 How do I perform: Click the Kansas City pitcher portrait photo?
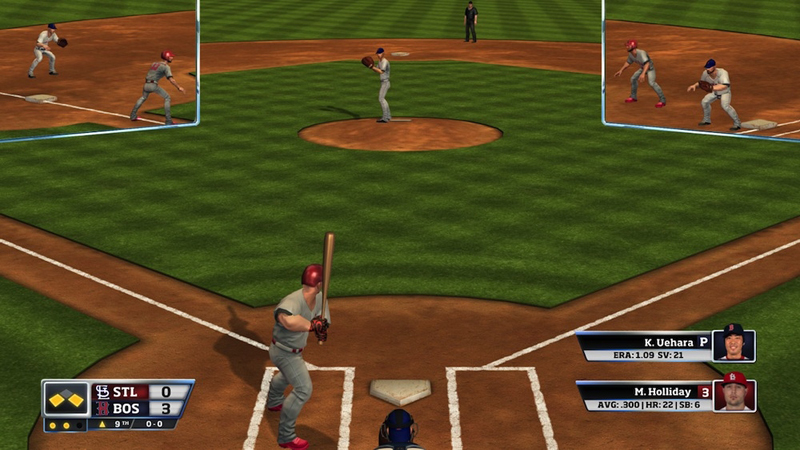(x=734, y=345)
